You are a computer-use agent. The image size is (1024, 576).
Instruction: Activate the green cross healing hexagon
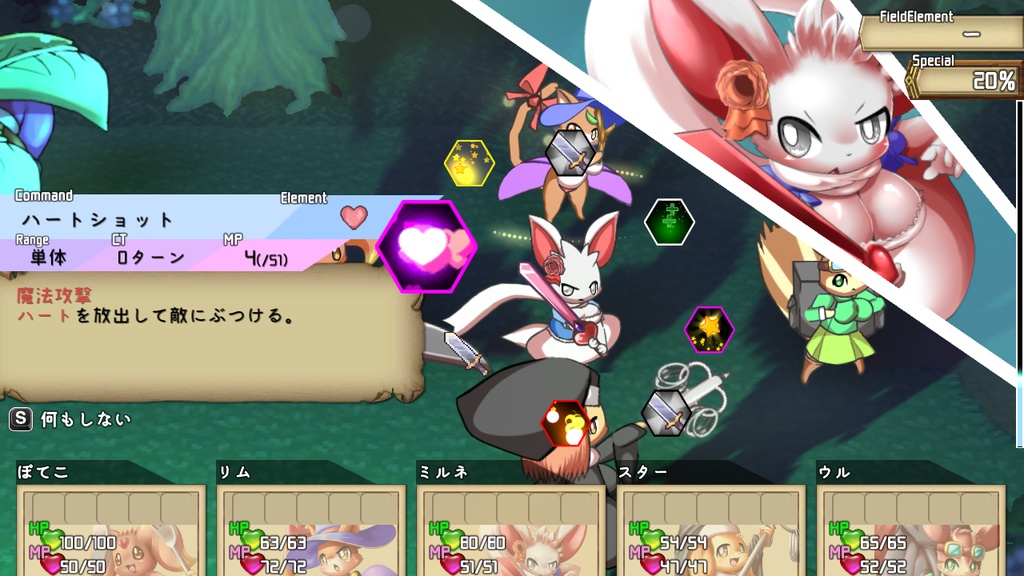pos(669,222)
